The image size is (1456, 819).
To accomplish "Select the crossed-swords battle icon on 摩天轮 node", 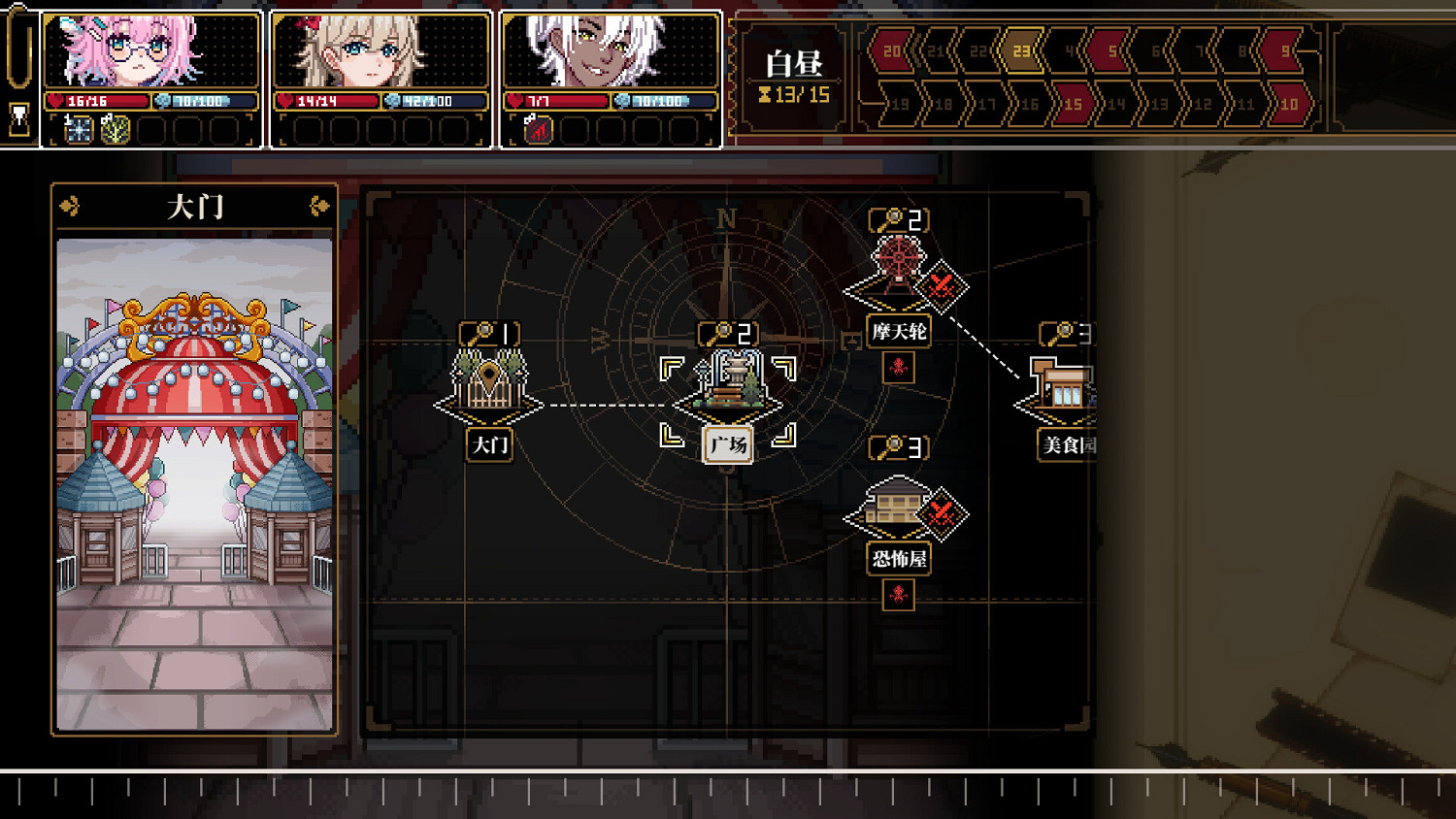I will tap(941, 286).
